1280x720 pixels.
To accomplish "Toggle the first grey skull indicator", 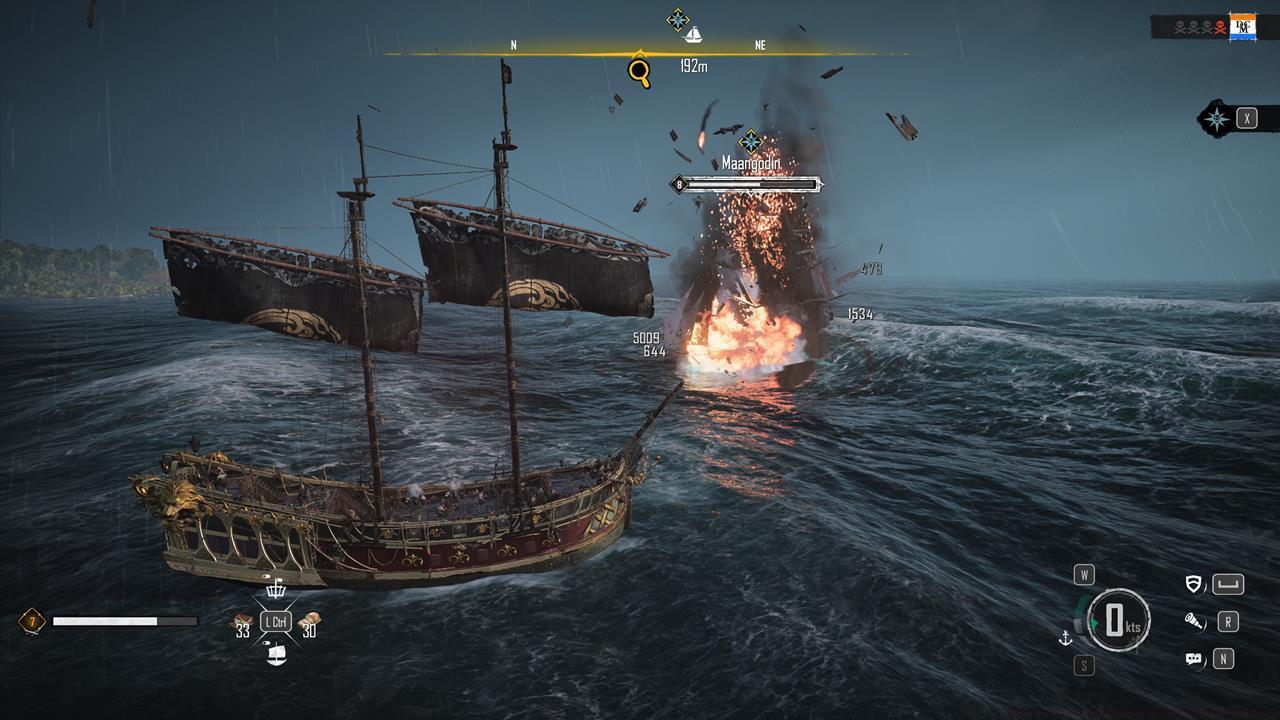I will point(1179,26).
